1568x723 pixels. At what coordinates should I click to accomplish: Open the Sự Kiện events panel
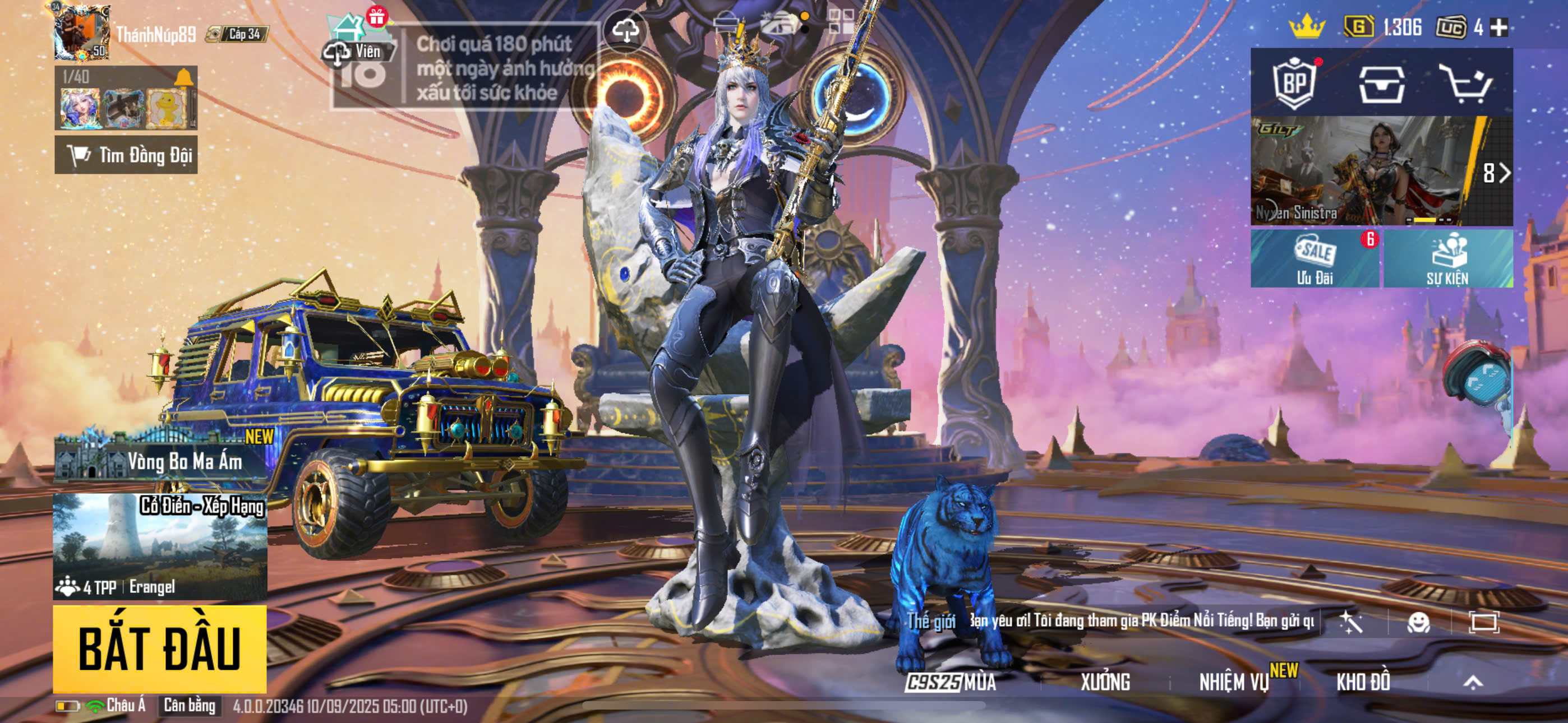click(x=1447, y=258)
